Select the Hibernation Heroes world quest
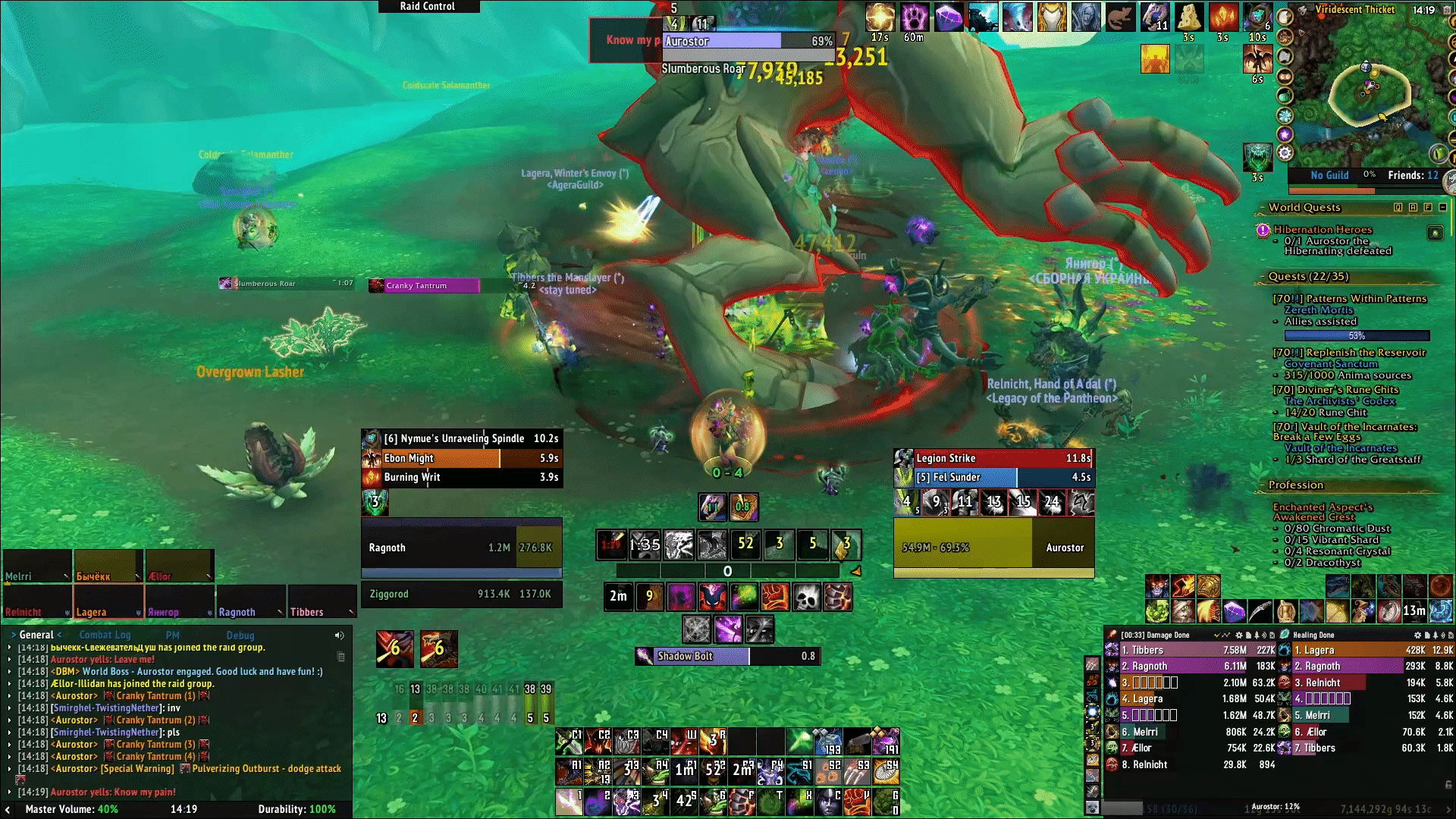 pyautogui.click(x=1323, y=230)
